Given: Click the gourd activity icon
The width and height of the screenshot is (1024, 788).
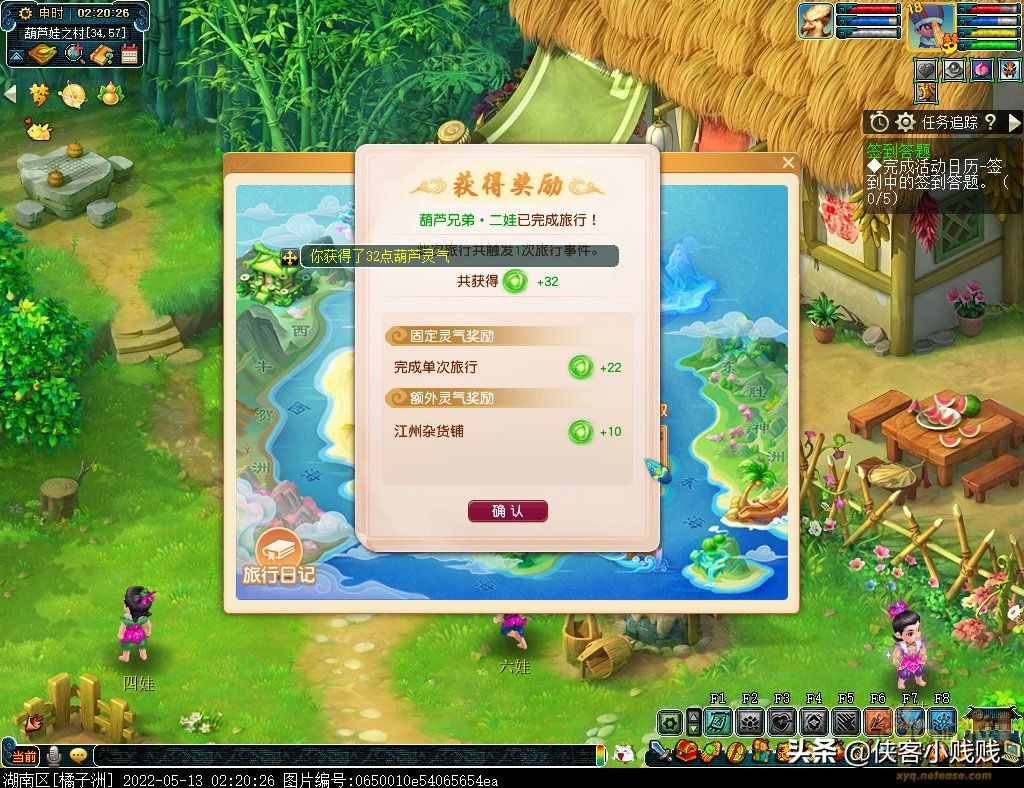Looking at the screenshot, I should tap(109, 95).
